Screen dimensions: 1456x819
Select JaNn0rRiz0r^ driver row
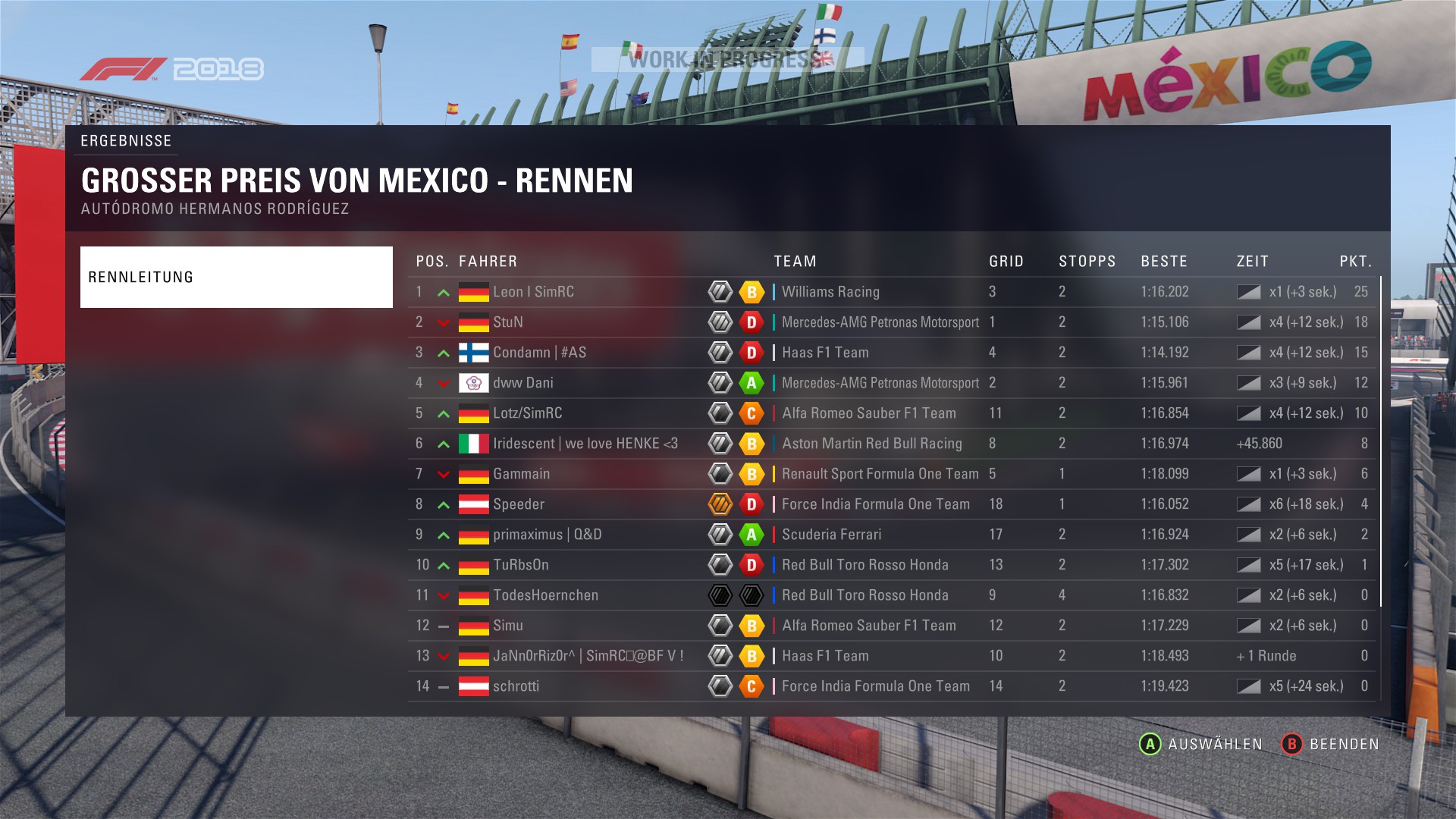pyautogui.click(x=588, y=656)
